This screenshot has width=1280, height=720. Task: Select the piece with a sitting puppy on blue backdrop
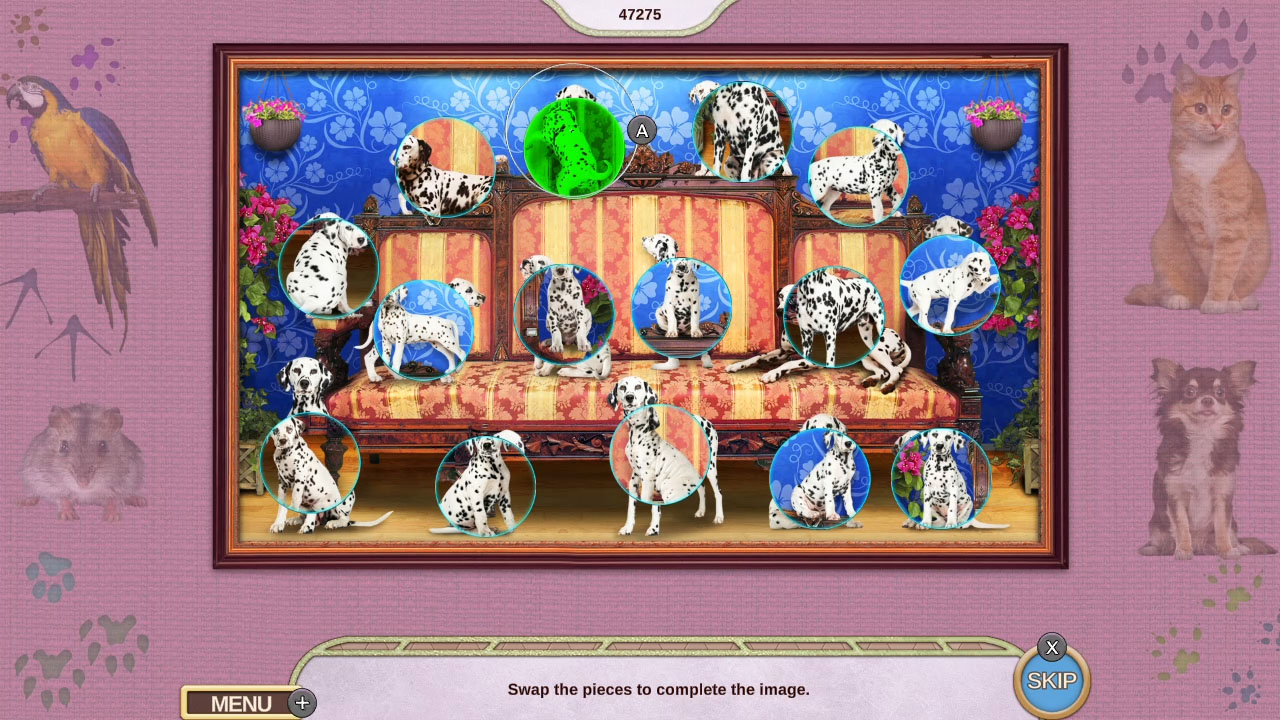tap(820, 480)
